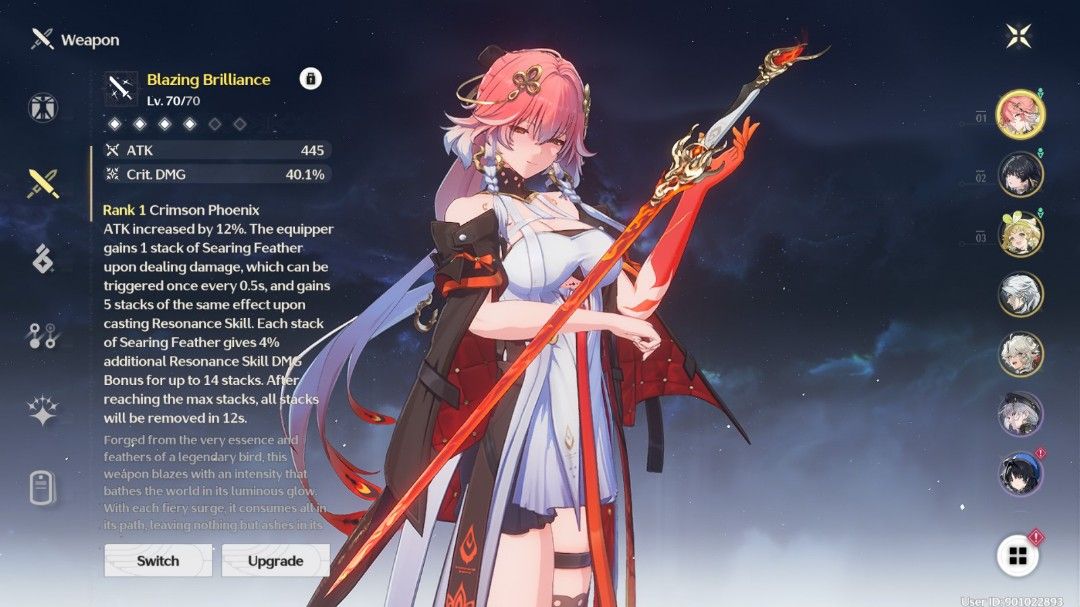Open the bottom capsule-shaped sidebar tab
The image size is (1080, 607).
coord(43,489)
